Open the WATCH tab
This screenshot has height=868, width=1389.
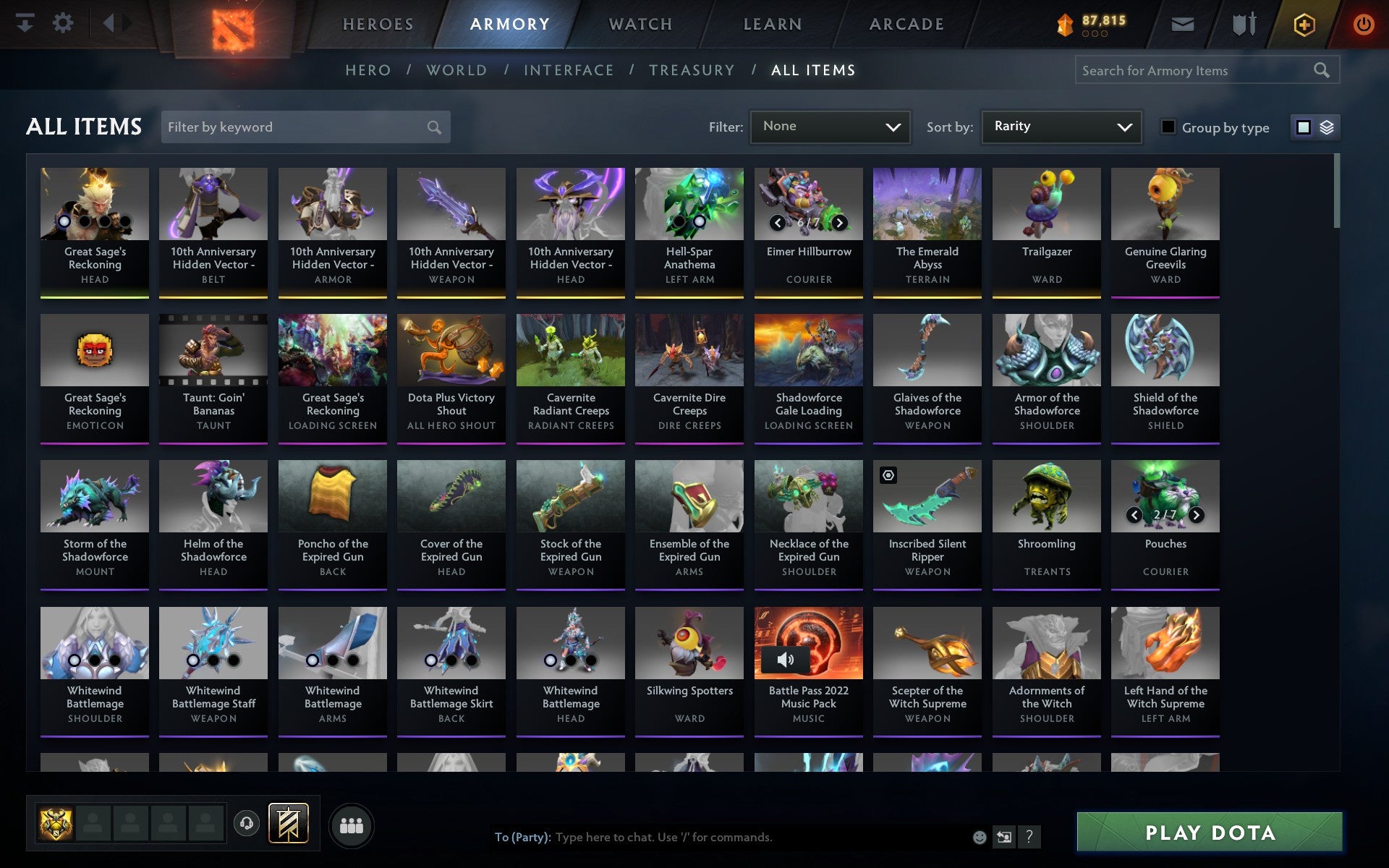coord(640,23)
